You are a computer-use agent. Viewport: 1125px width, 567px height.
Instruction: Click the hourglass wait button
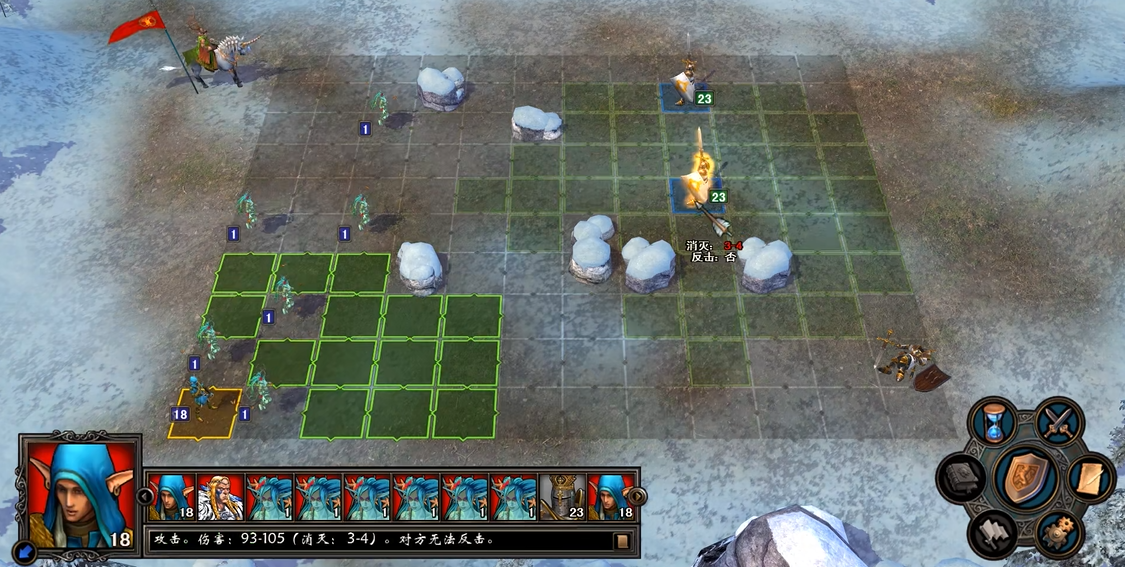click(x=996, y=422)
